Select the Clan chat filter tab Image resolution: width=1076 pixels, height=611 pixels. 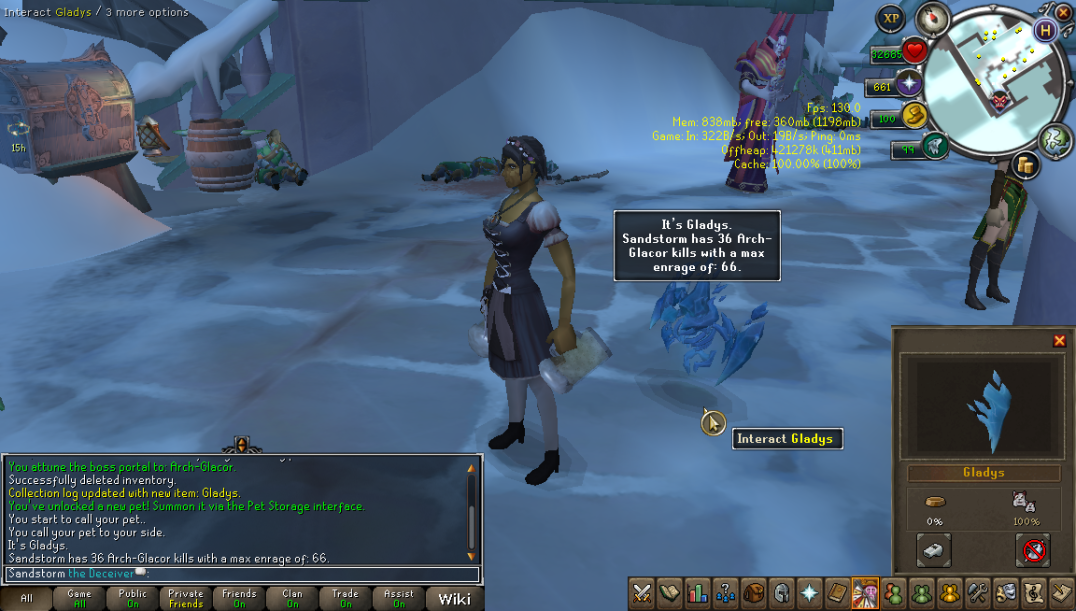pyautogui.click(x=292, y=598)
